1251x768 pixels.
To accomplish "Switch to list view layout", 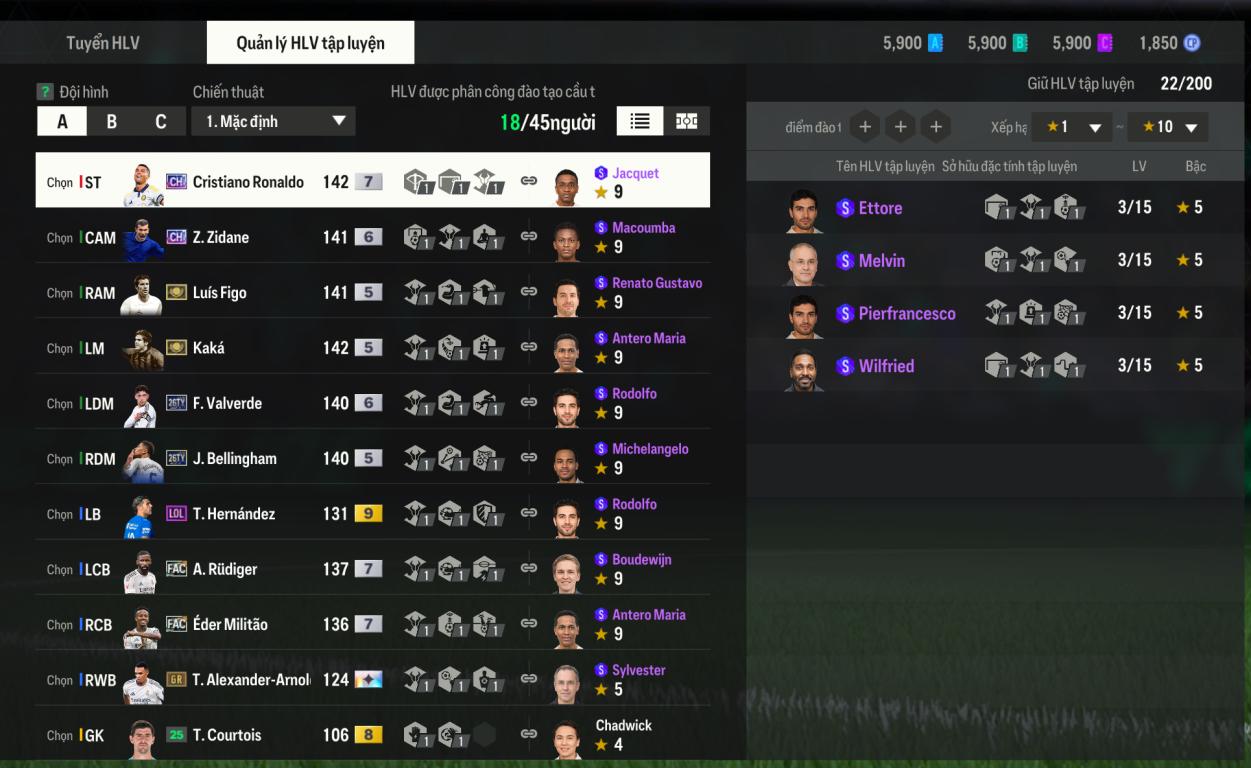I will (x=640, y=121).
